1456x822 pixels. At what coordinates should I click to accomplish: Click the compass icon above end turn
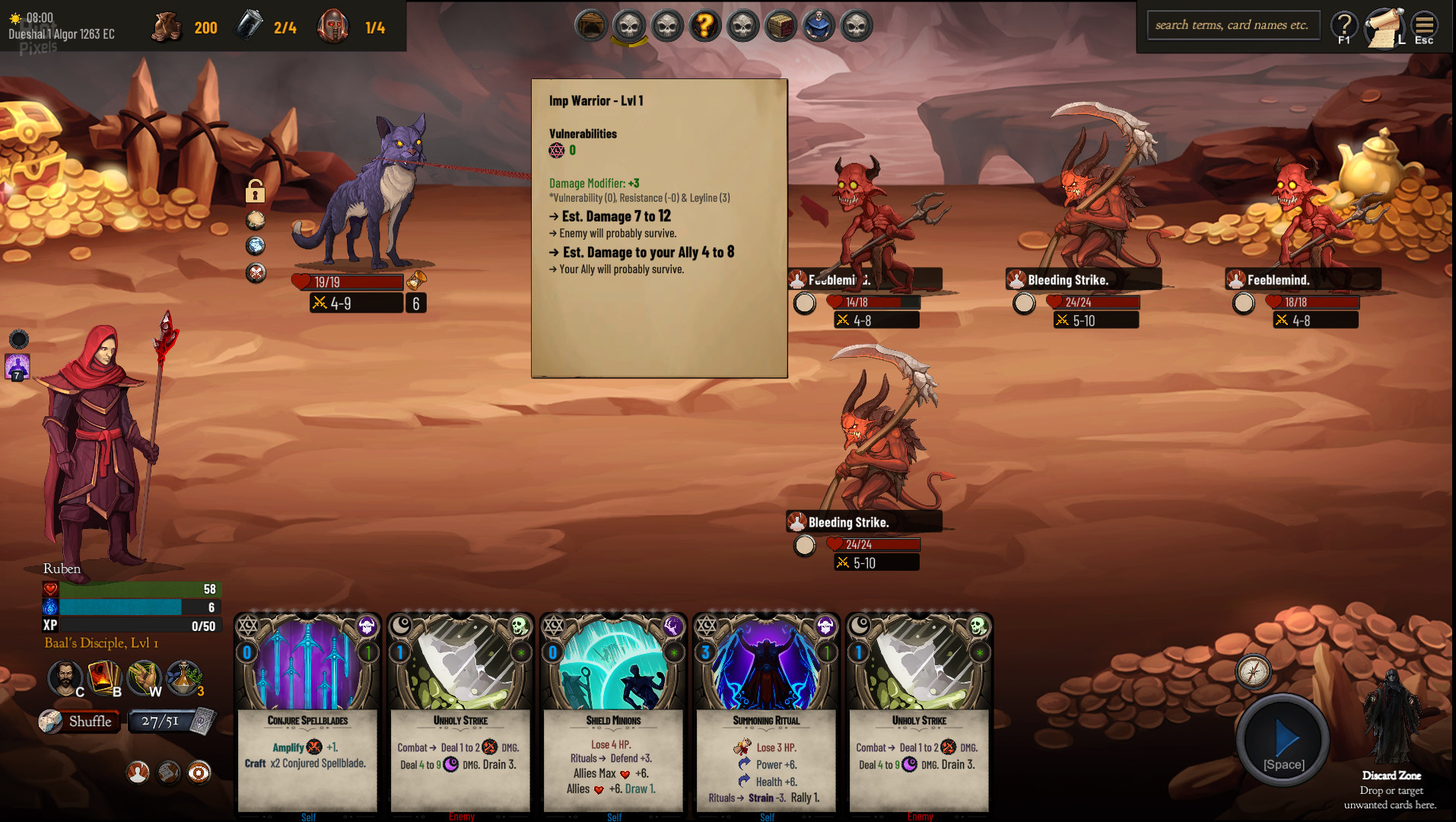point(1253,671)
